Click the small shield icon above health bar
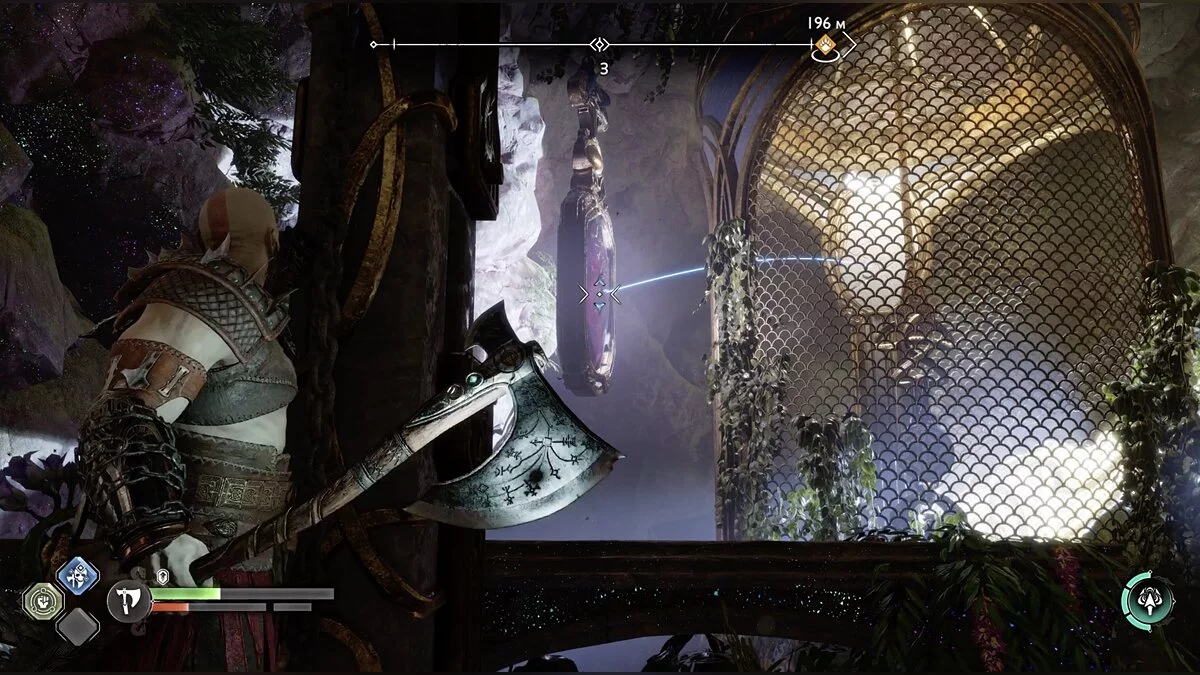This screenshot has height=675, width=1200. (163, 576)
